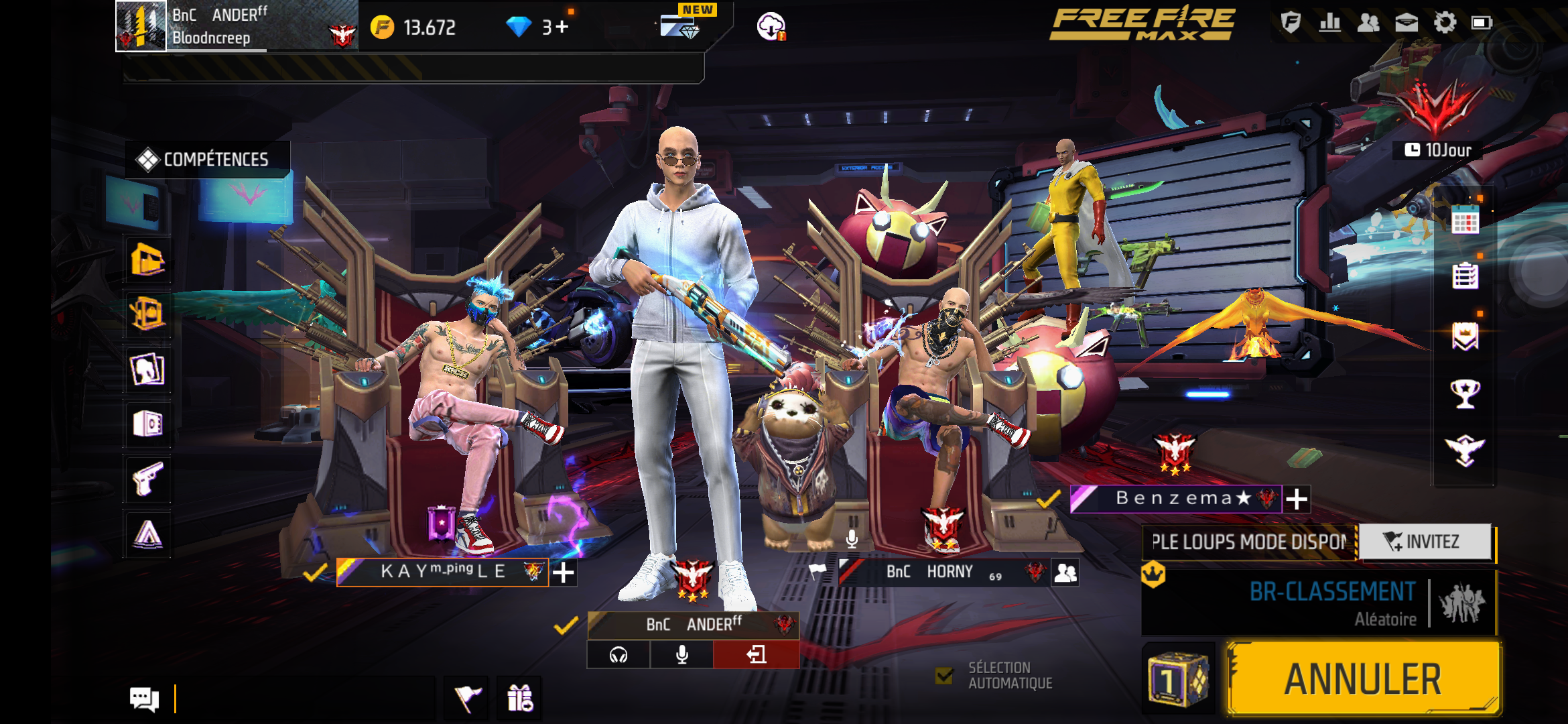
Task: Open the trophy icon on right sidebar
Action: (1465, 393)
